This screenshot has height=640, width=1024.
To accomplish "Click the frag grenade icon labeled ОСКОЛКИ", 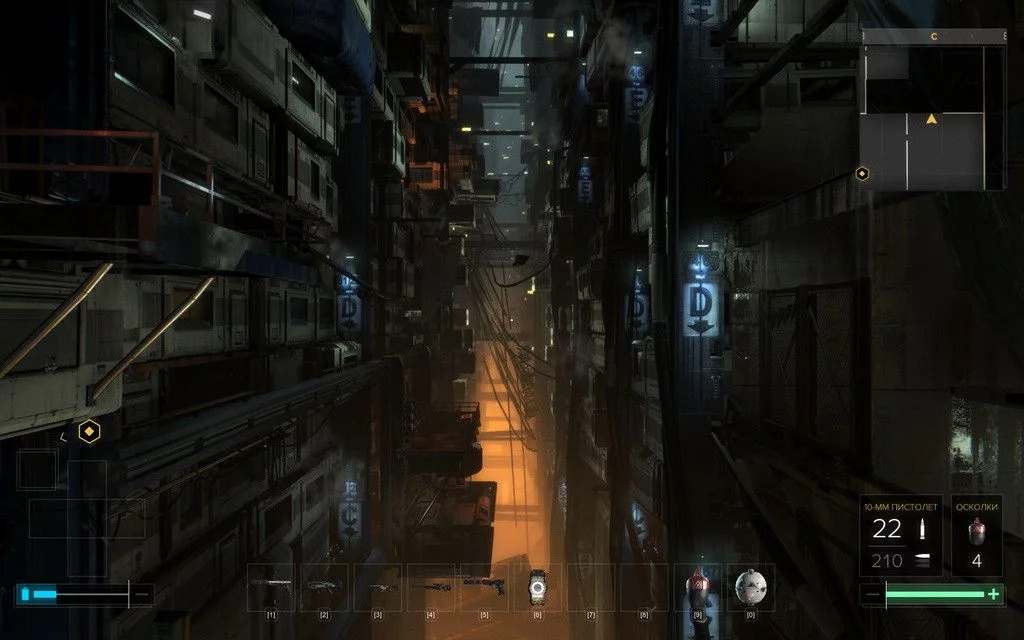I will click(x=976, y=530).
